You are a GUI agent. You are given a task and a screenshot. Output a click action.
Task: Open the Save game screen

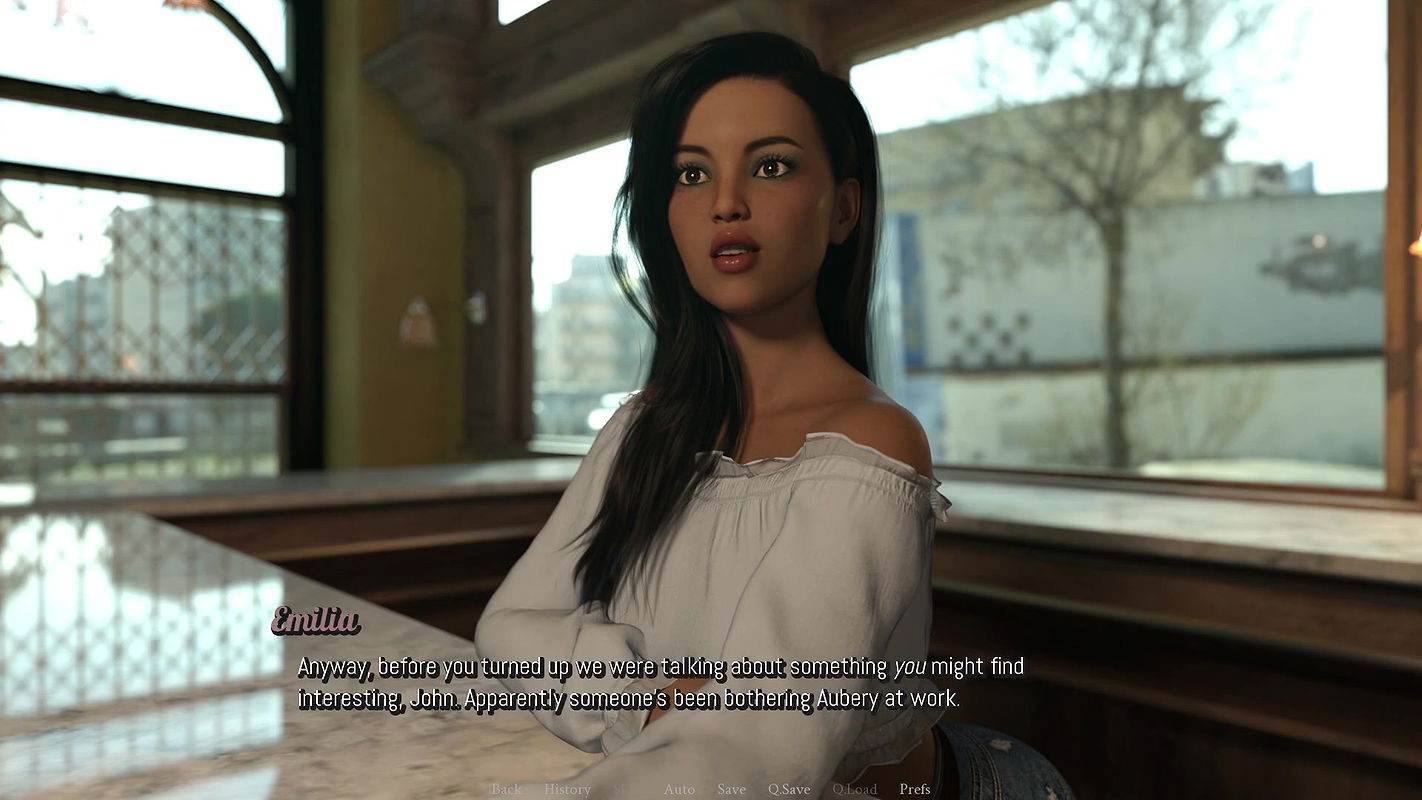point(731,789)
